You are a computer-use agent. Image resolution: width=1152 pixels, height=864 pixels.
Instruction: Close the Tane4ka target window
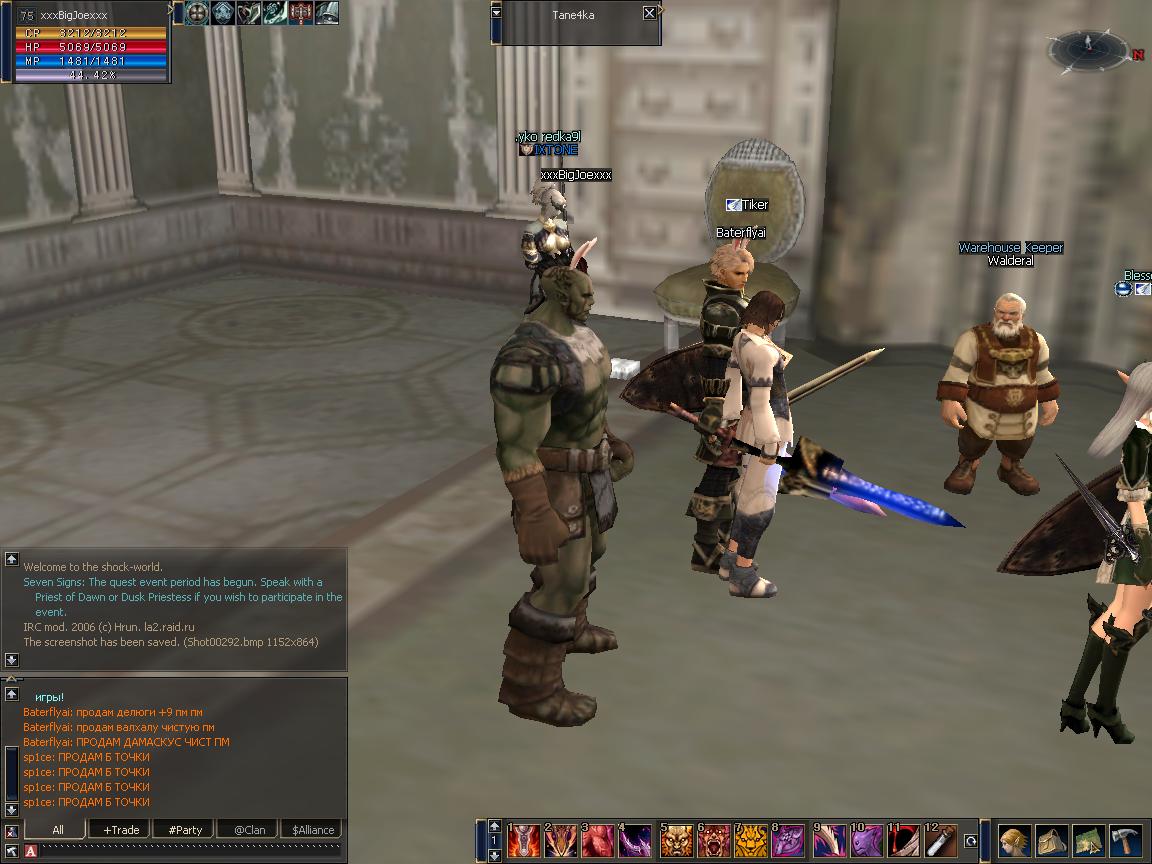point(649,13)
